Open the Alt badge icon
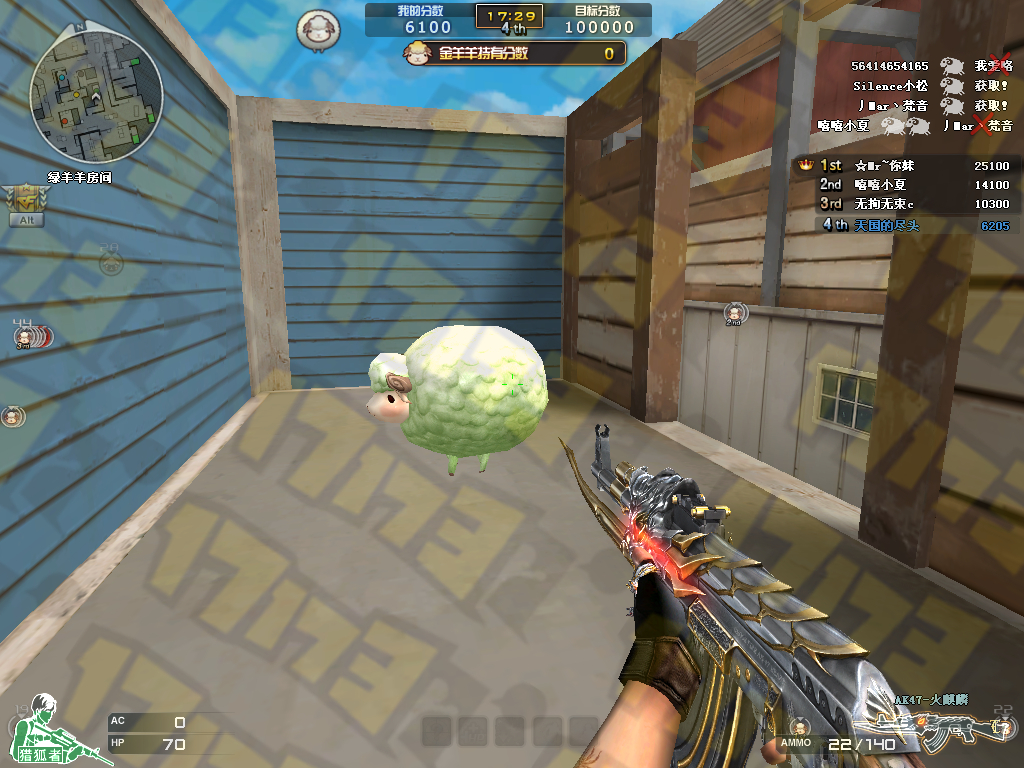 click(x=26, y=206)
